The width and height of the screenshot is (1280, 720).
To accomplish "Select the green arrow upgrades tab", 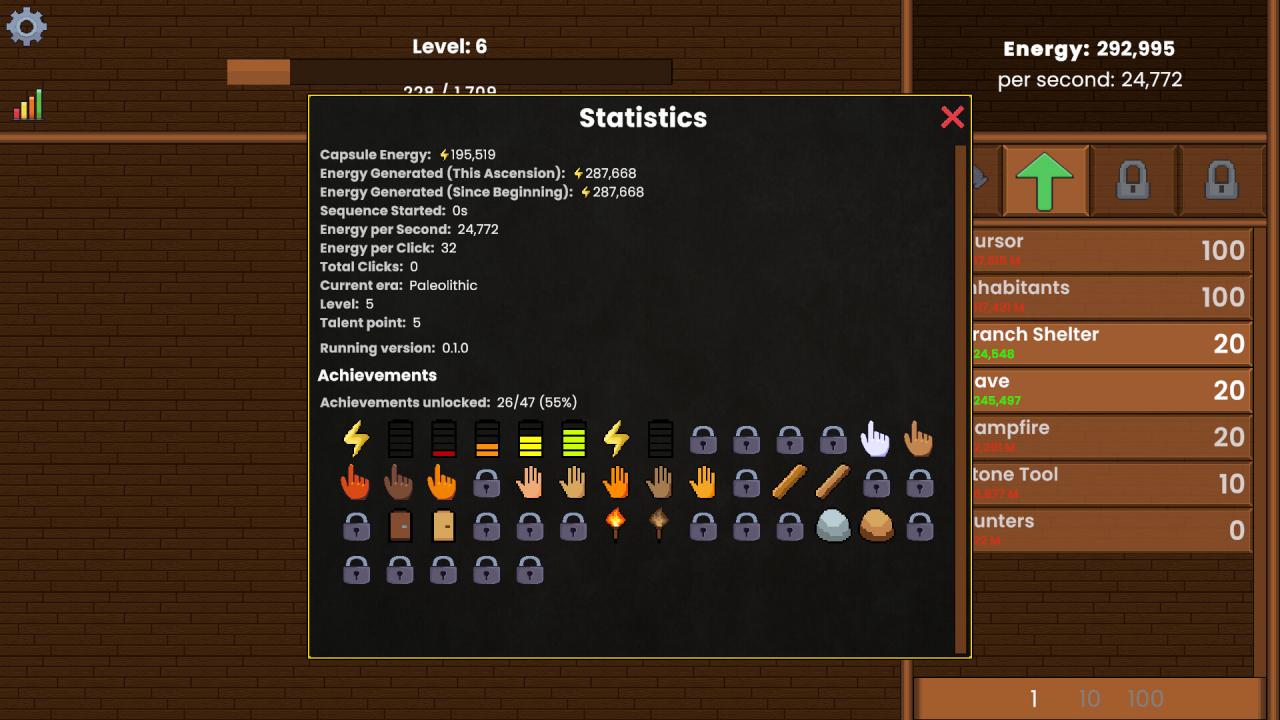I will tap(1044, 181).
